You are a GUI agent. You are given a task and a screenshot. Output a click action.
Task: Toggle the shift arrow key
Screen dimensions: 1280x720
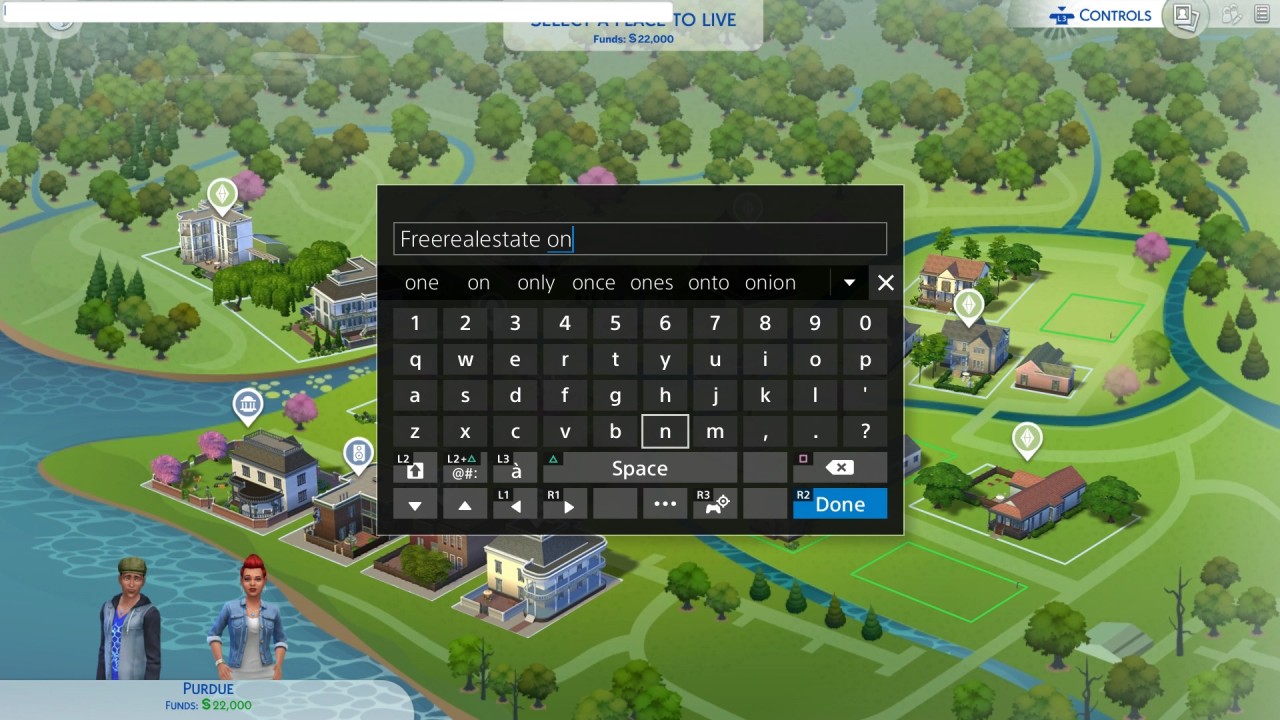(x=415, y=469)
